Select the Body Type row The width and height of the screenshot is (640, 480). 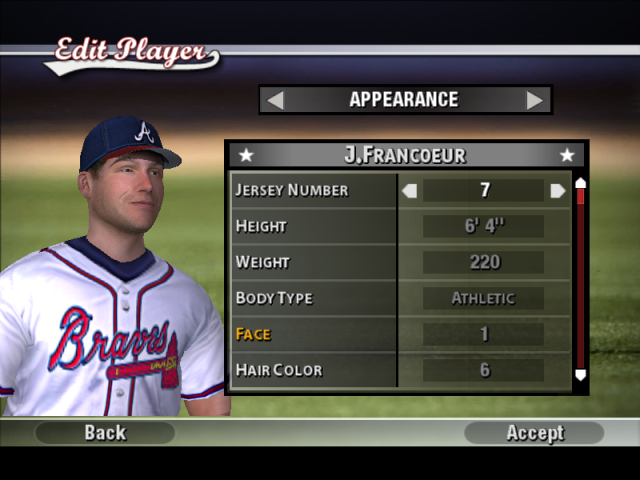pyautogui.click(x=314, y=298)
